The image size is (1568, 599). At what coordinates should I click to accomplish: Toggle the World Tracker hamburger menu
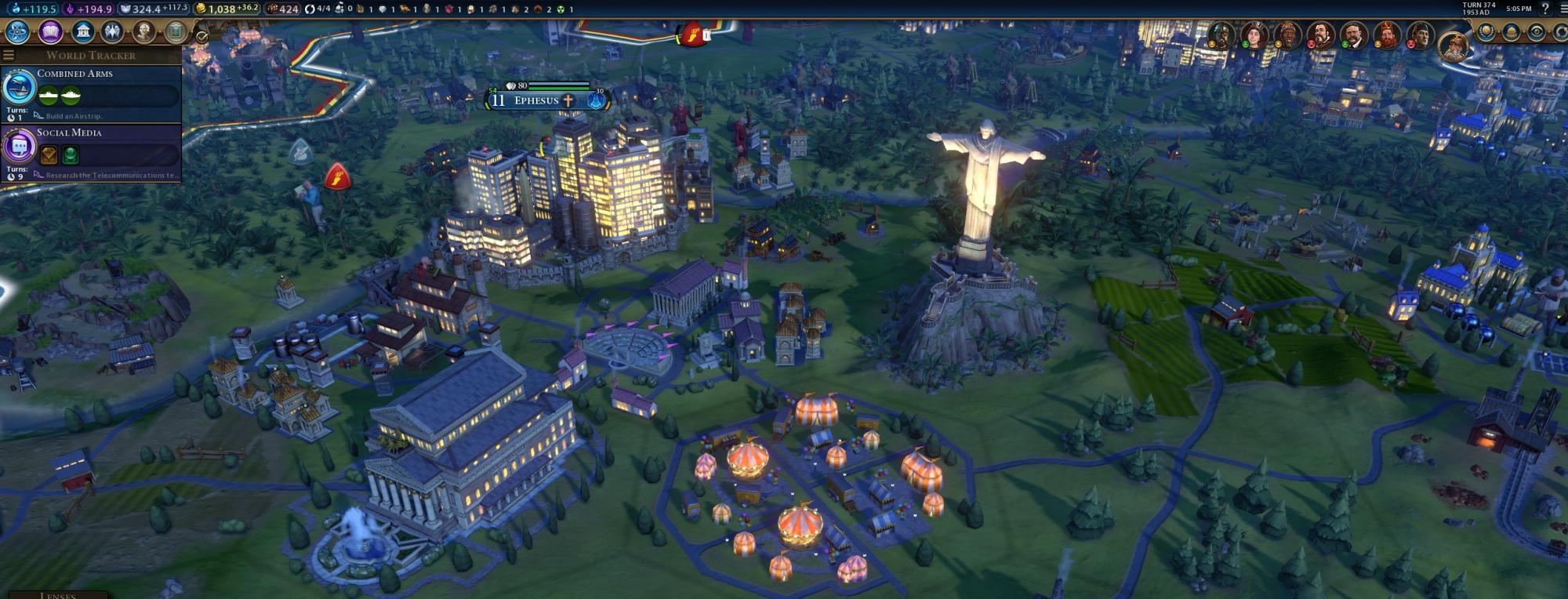point(9,55)
